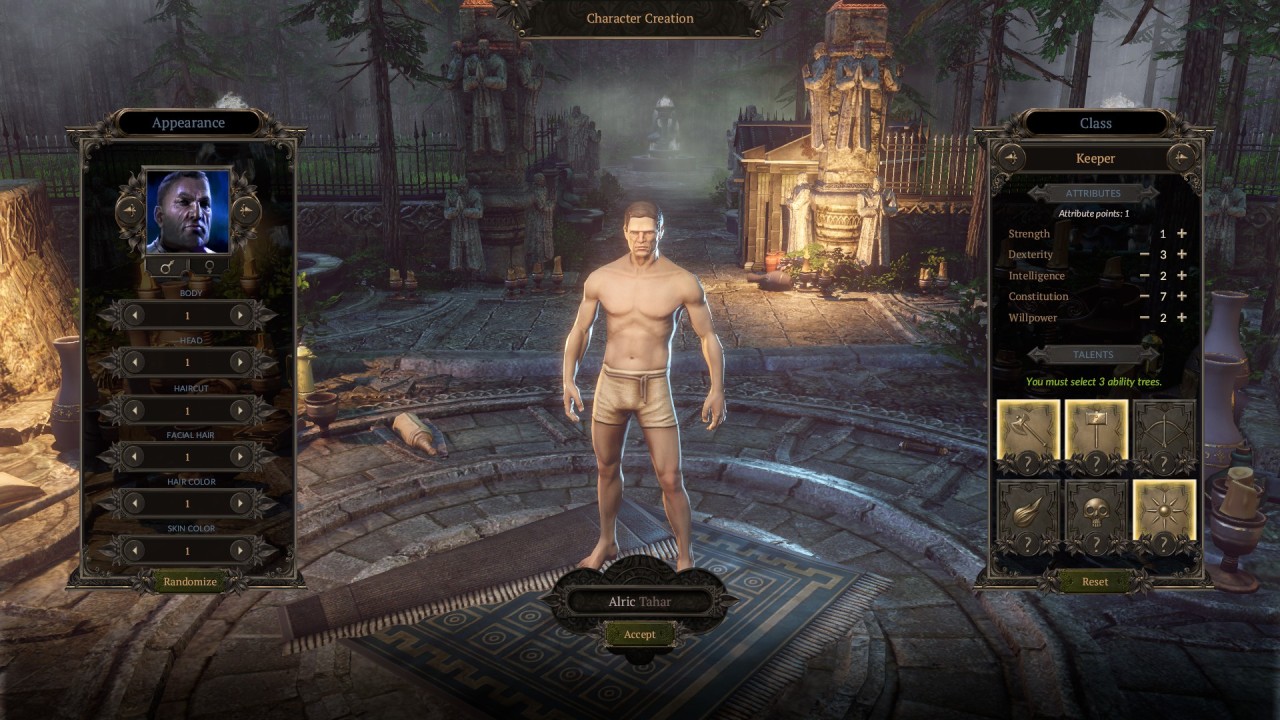The width and height of the screenshot is (1280, 720).
Task: Add a point to Intelligence
Action: pyautogui.click(x=1182, y=276)
